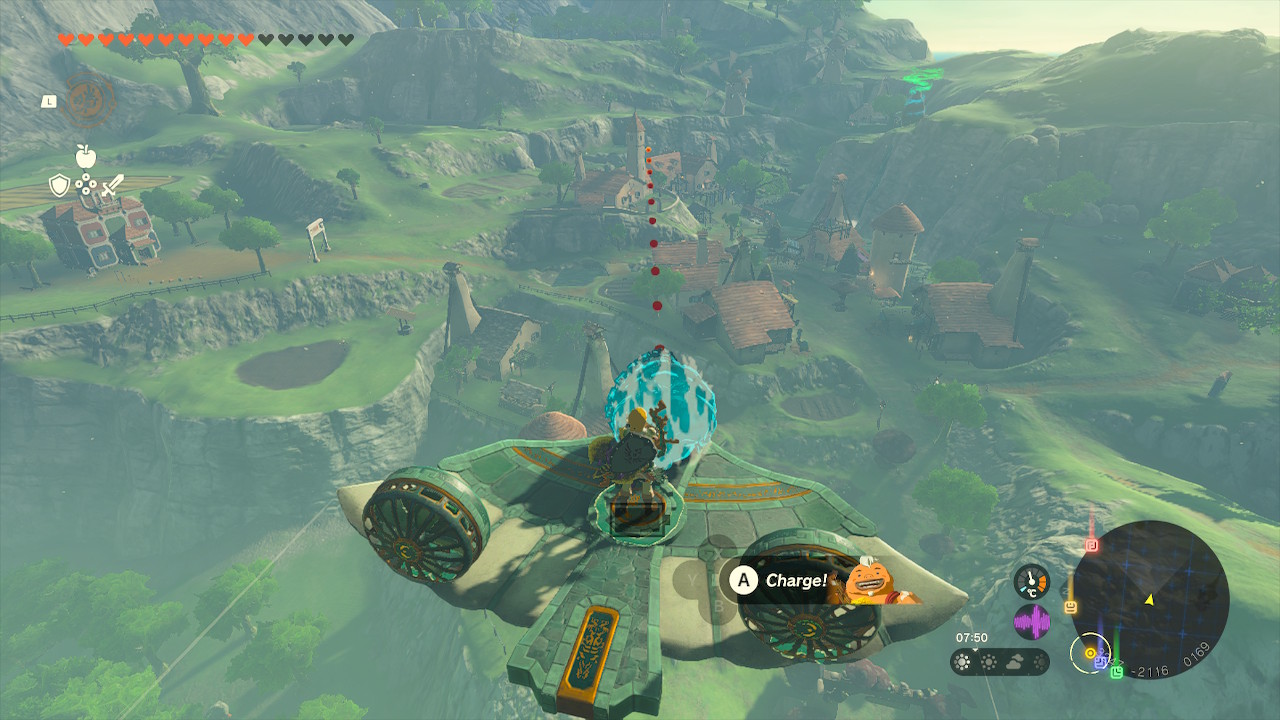Choose the shield quick-select icon
Image resolution: width=1280 pixels, height=720 pixels.
[60, 185]
